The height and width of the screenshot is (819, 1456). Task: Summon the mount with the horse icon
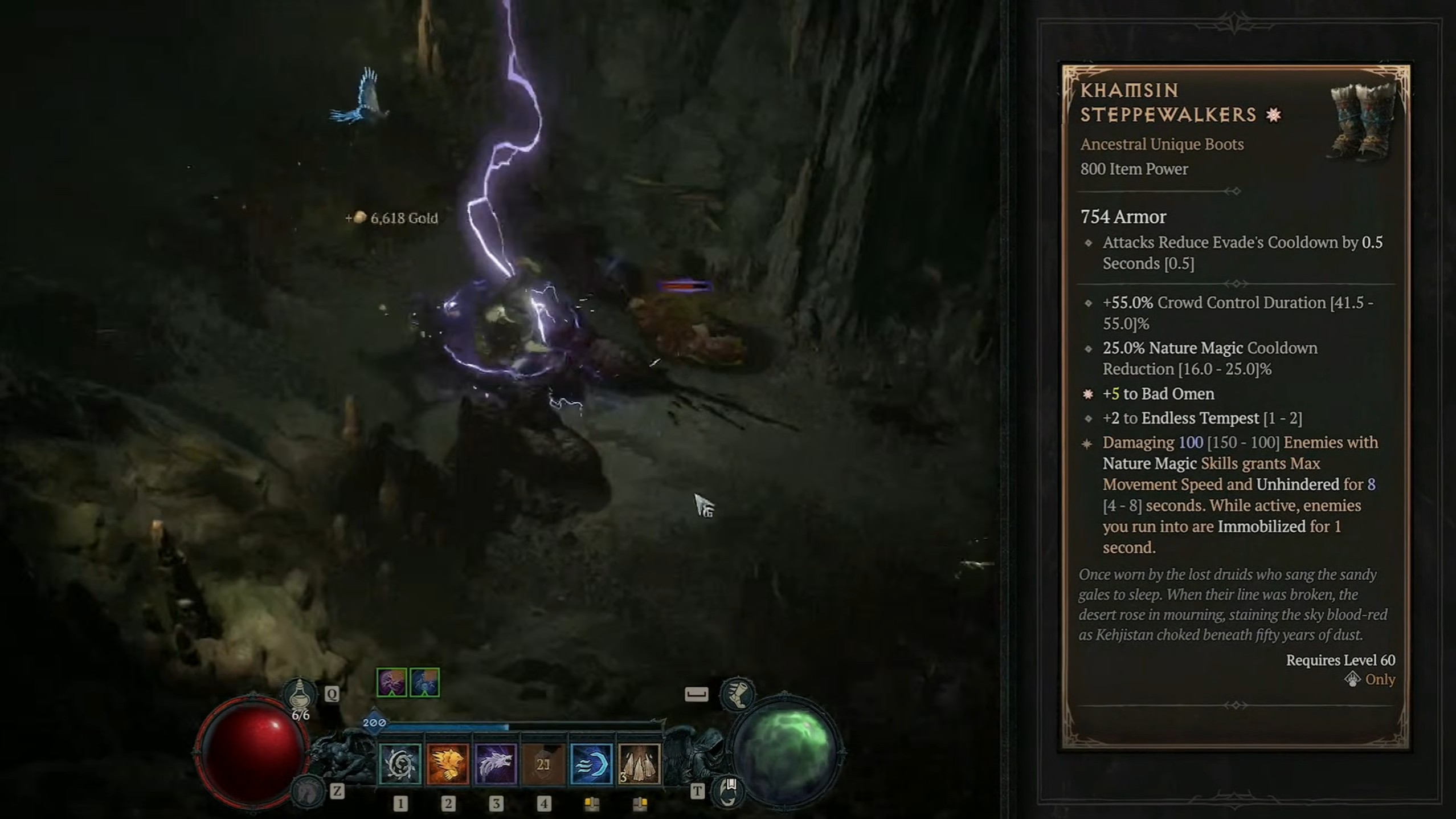[308, 791]
